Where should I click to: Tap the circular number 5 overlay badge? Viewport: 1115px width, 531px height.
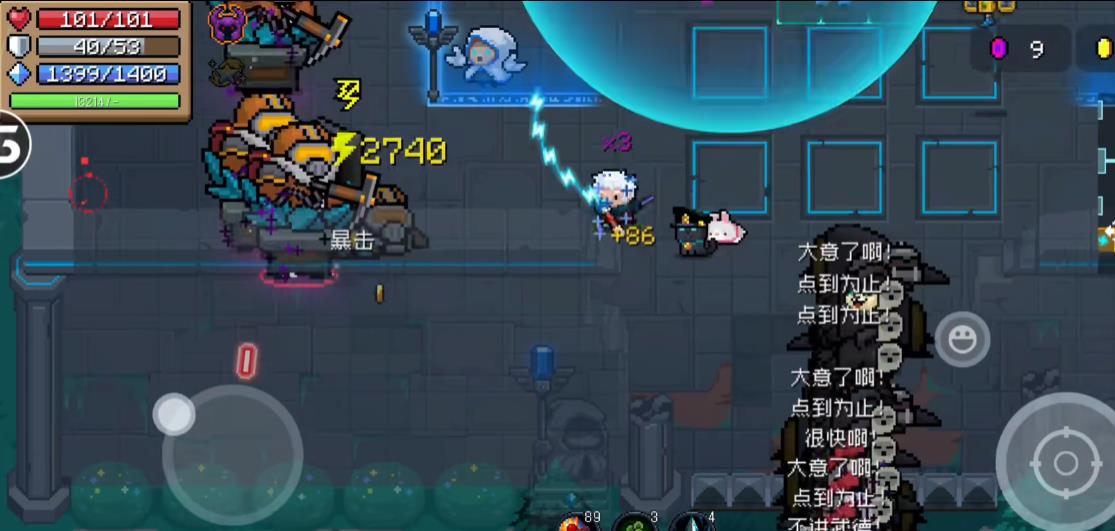click(12, 145)
